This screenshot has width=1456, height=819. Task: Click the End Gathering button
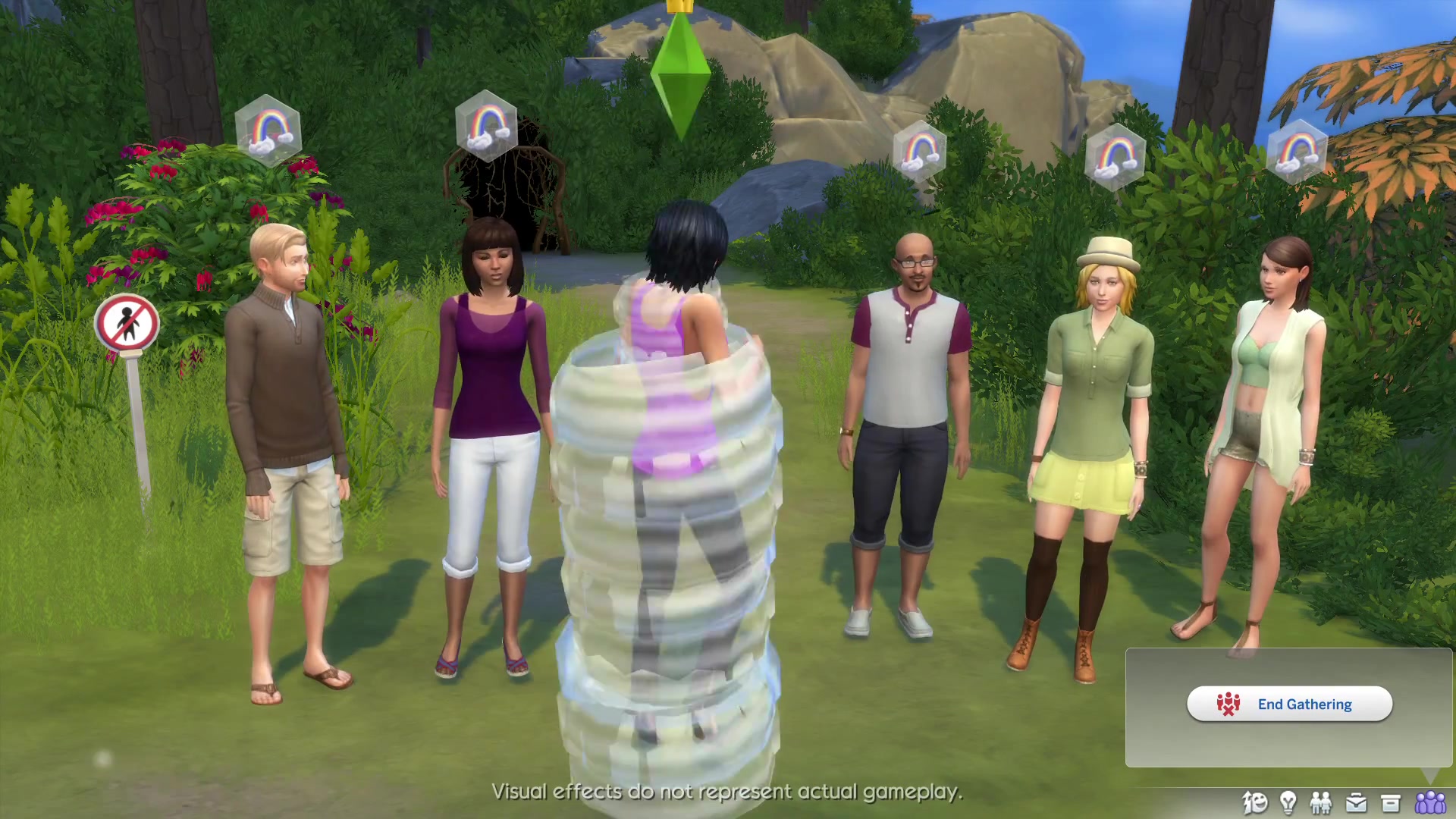click(1289, 704)
